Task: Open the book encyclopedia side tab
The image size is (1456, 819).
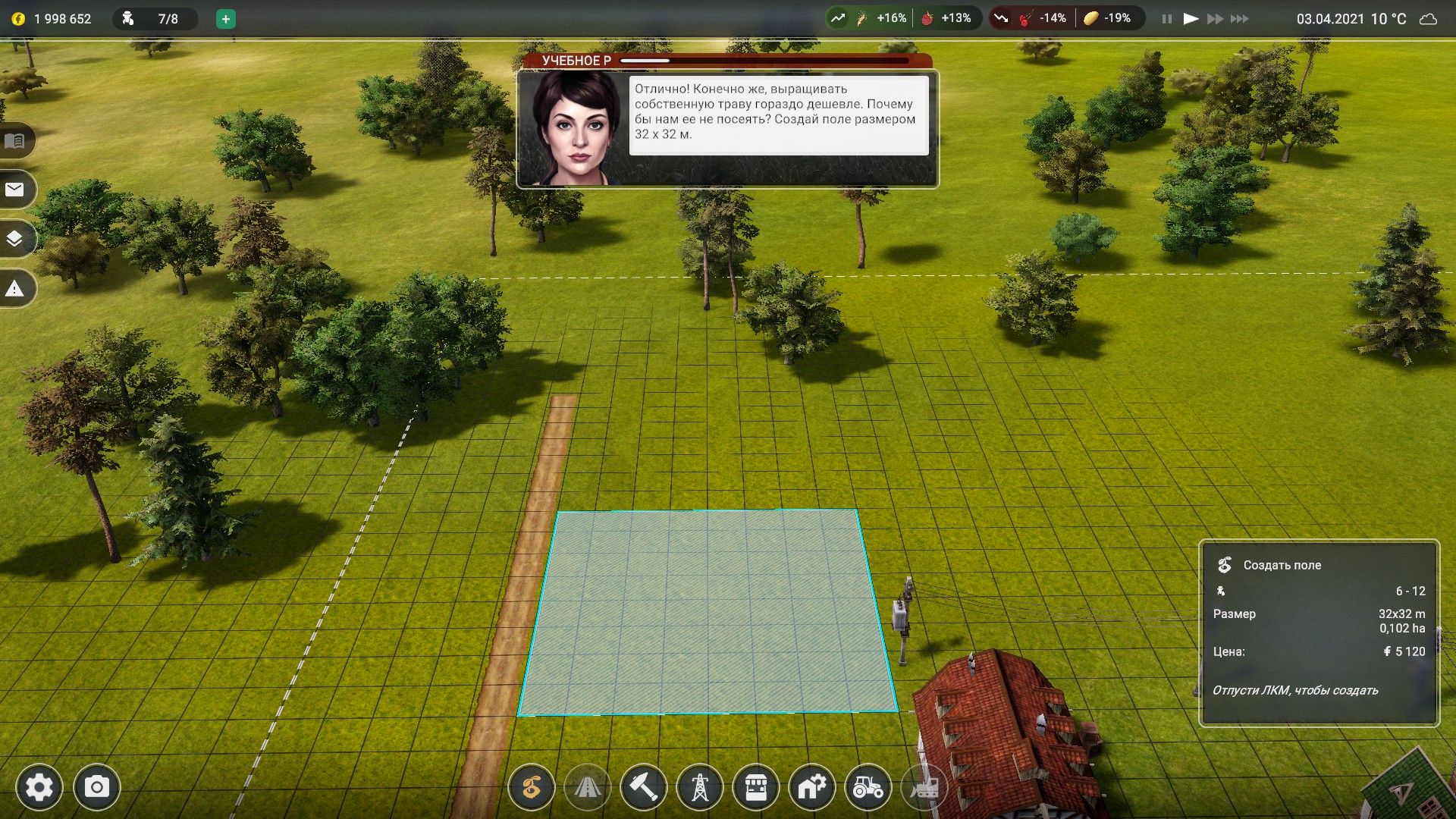Action: tap(15, 141)
